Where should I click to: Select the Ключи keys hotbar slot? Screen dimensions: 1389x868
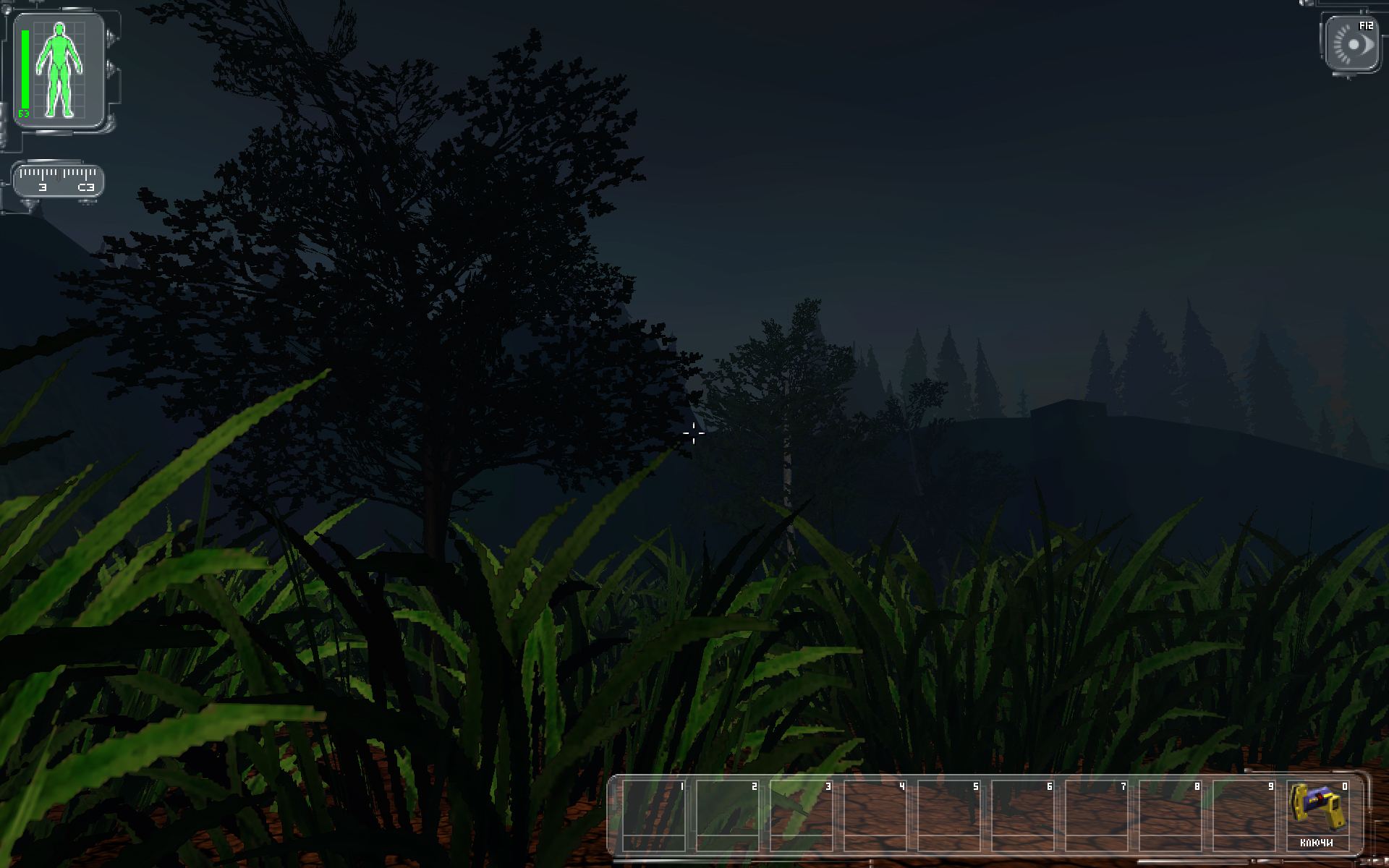coord(1317,814)
